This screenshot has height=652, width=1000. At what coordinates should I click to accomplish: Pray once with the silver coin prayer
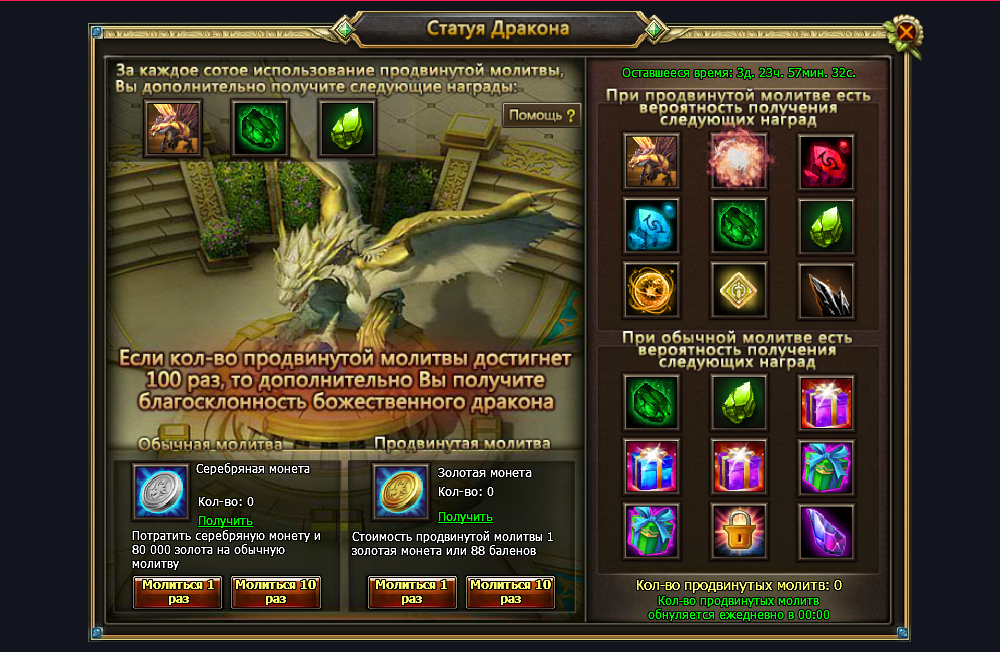pyautogui.click(x=178, y=592)
